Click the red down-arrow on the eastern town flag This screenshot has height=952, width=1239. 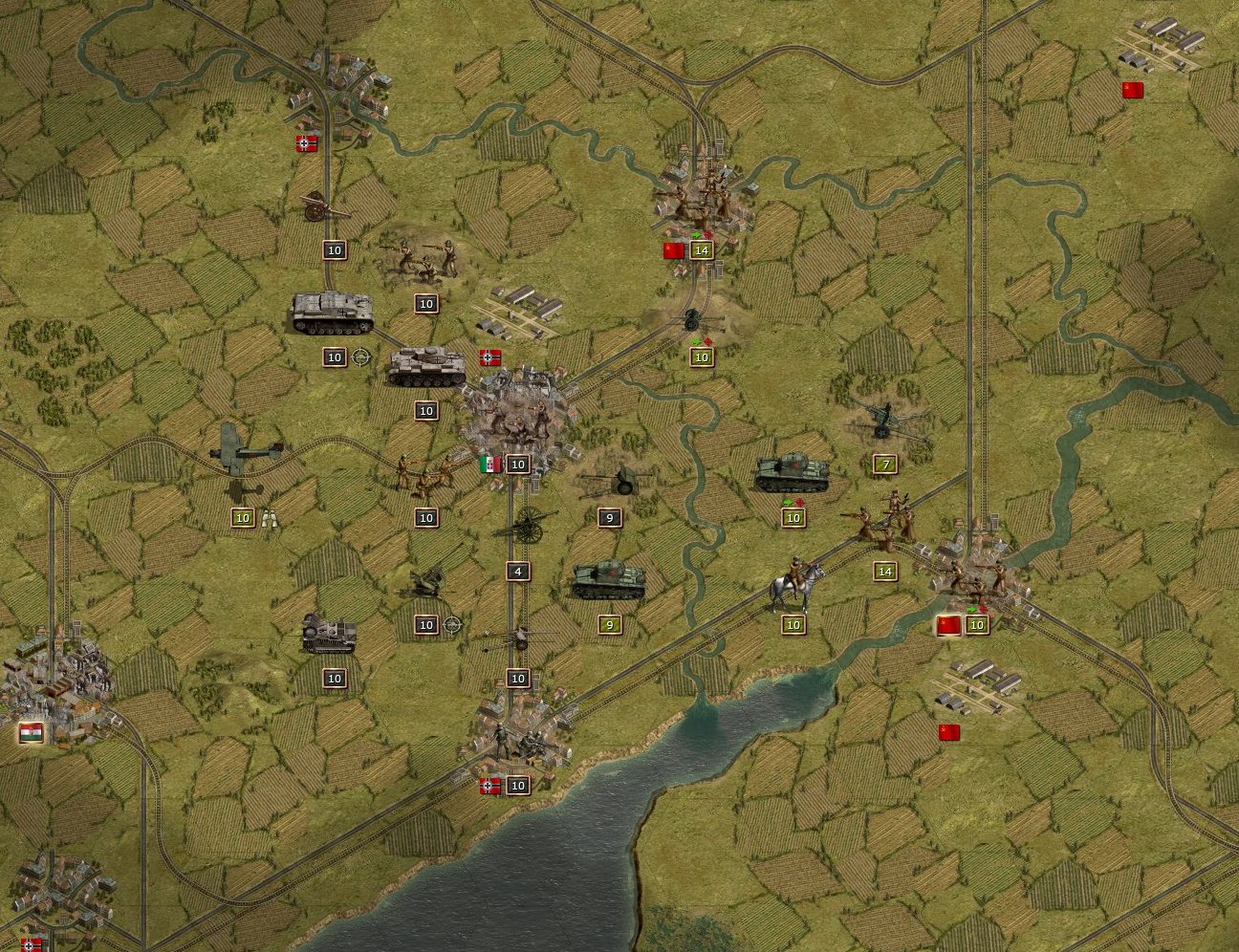coord(984,610)
